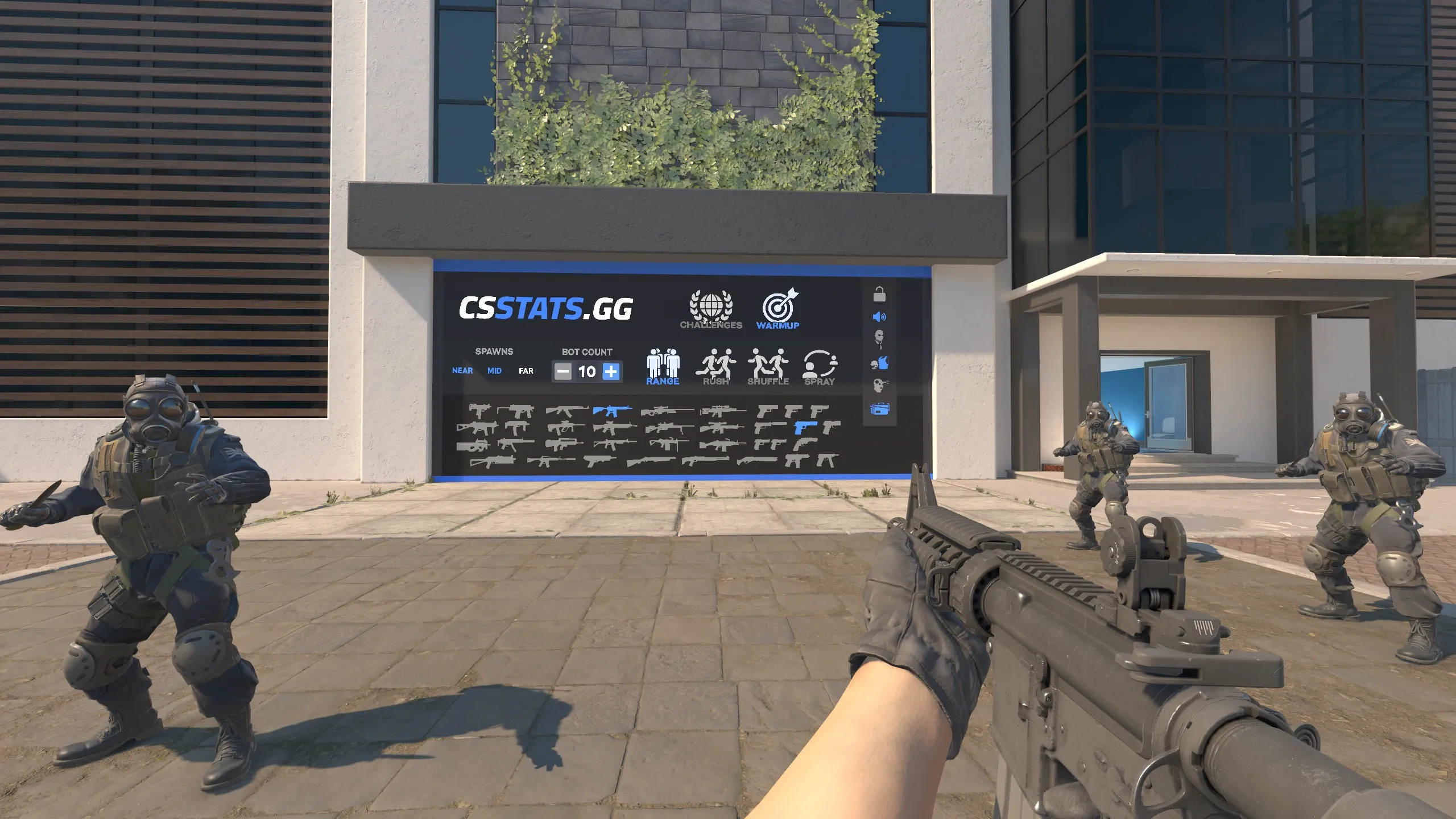The image size is (1456, 819).
Task: Select the RANGE practice mode icon
Action: (x=662, y=362)
